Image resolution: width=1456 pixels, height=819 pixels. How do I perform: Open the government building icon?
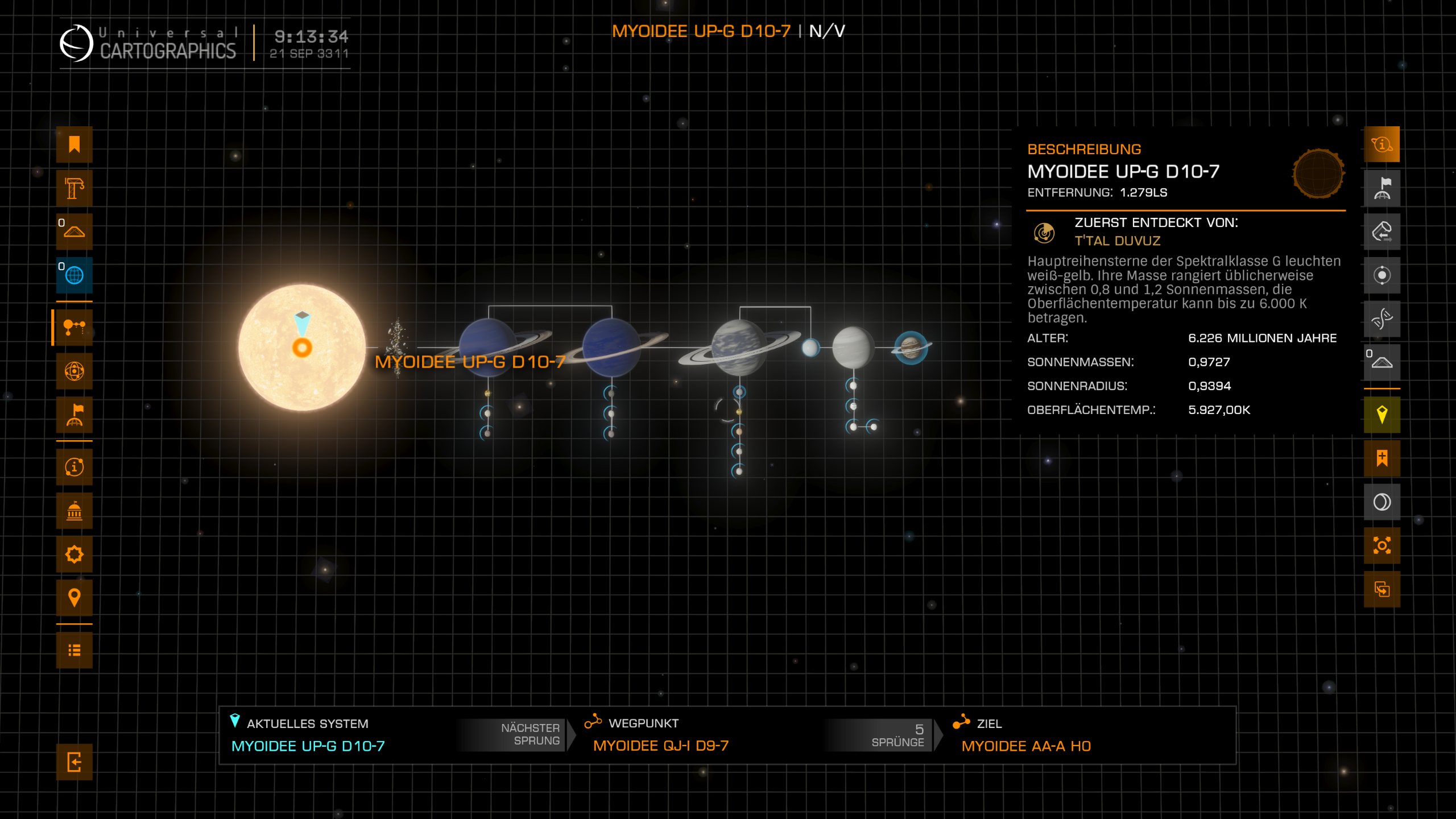pos(74,511)
